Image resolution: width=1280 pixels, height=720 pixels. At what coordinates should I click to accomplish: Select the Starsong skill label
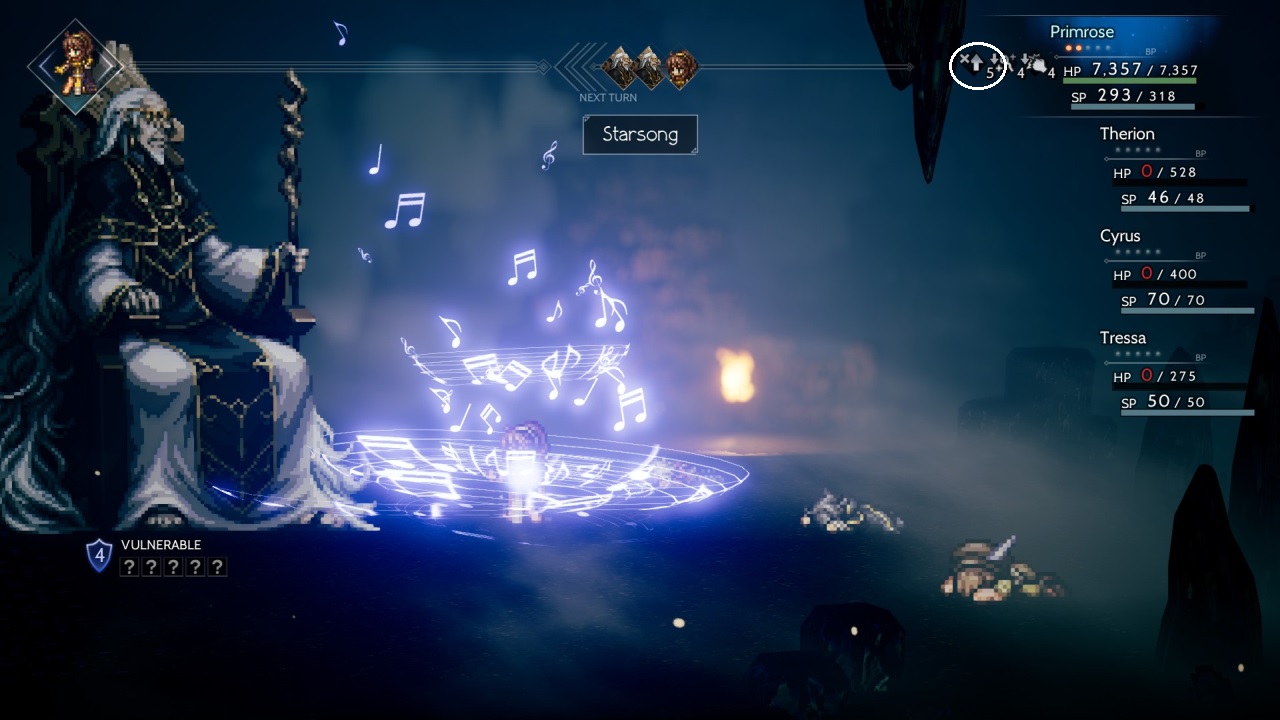(640, 134)
